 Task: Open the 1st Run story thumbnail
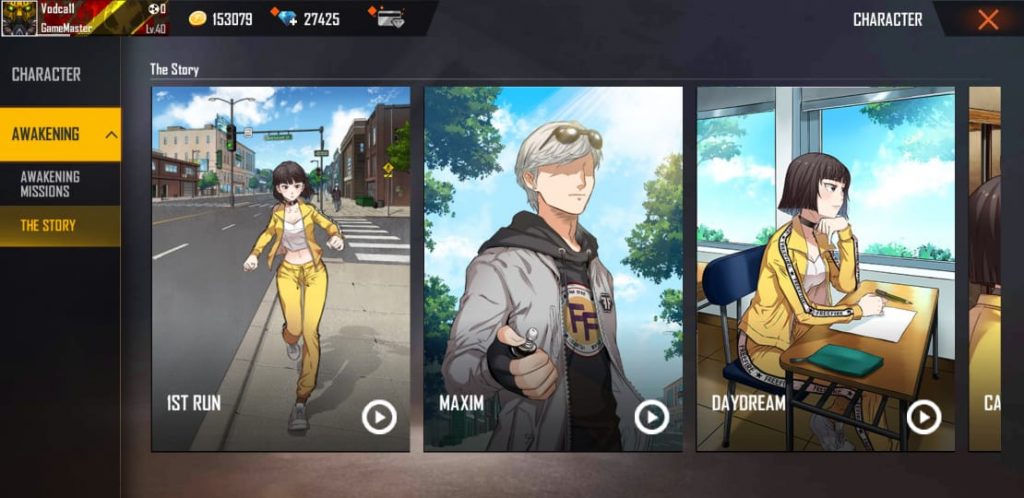click(280, 250)
